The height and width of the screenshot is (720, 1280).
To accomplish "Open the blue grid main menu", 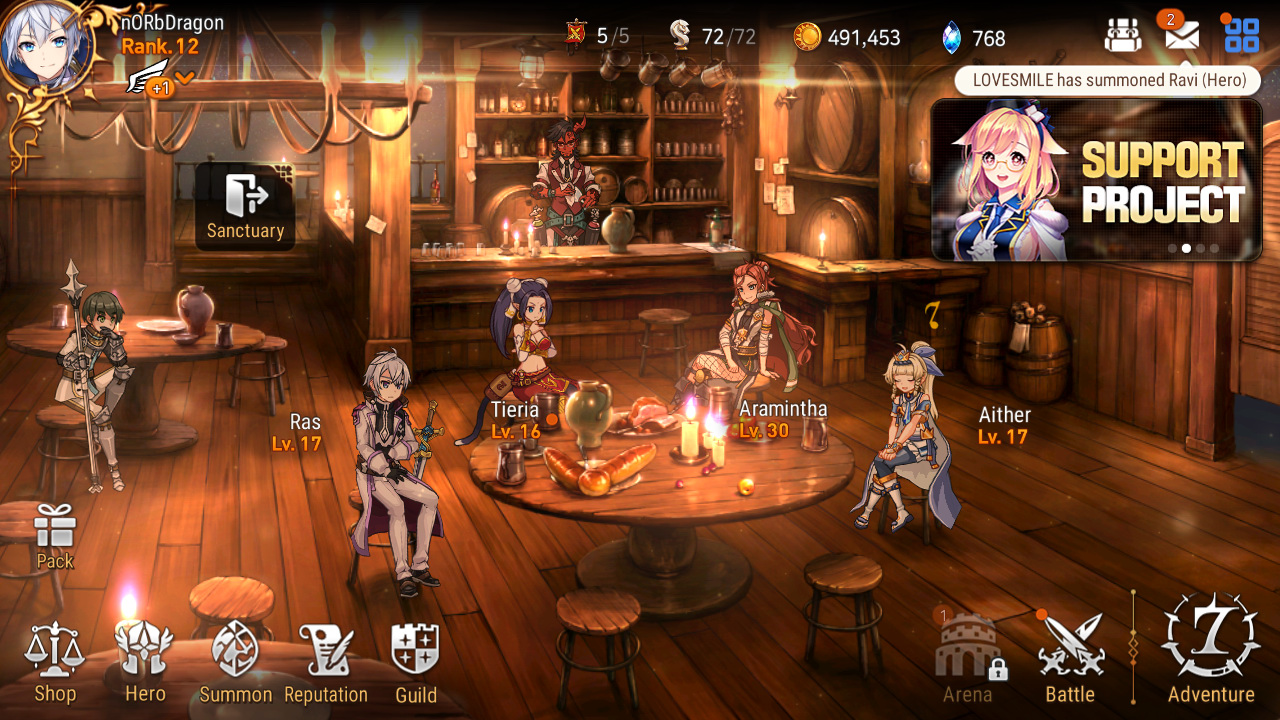I will [x=1241, y=36].
